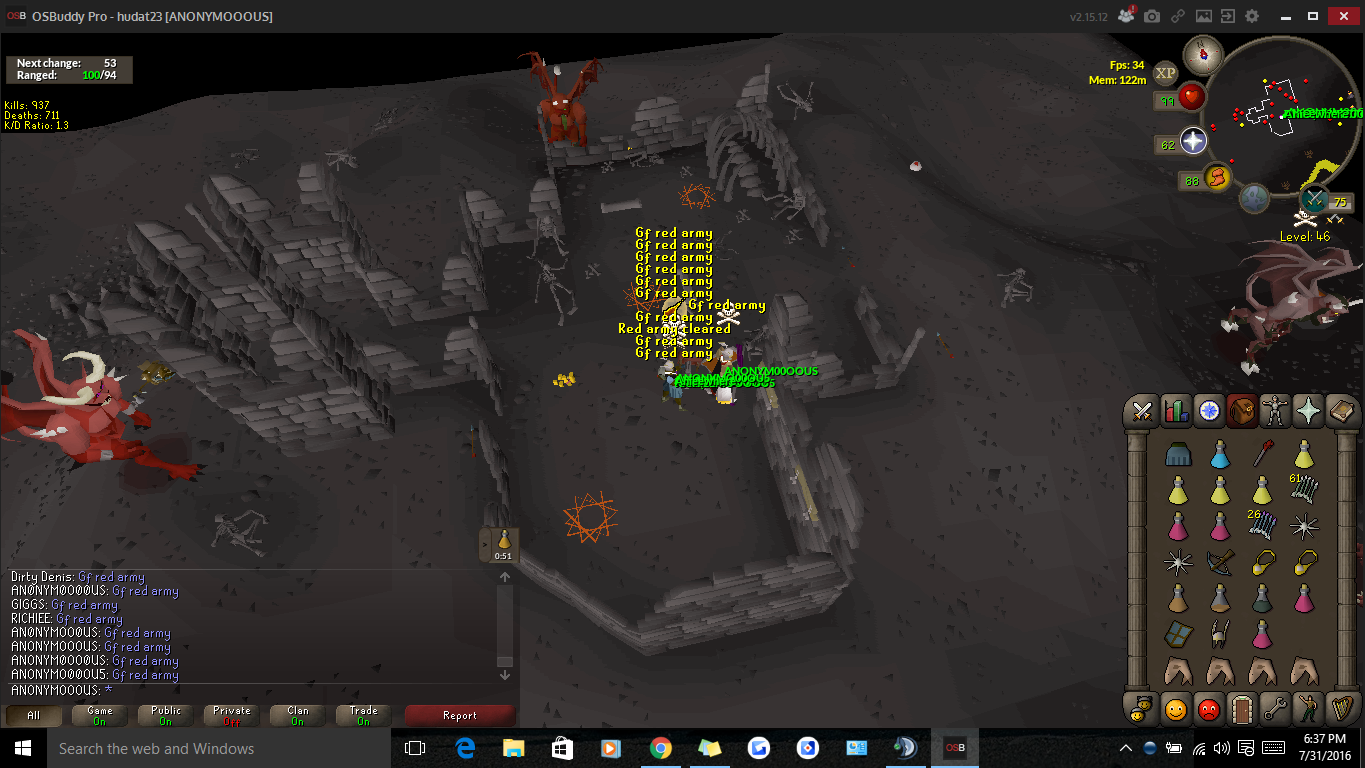Toggle the Private chat filter button
The width and height of the screenshot is (1365, 768).
tap(231, 716)
